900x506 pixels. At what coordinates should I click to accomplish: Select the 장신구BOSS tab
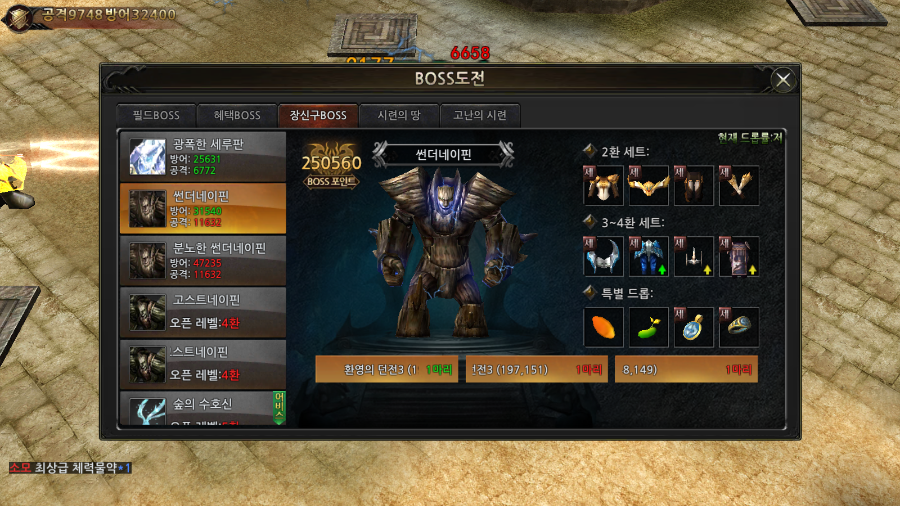(x=318, y=115)
